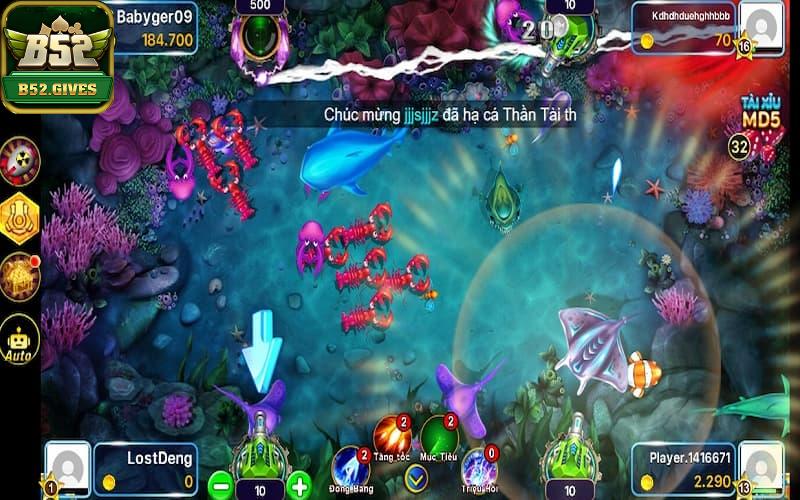Trigger the Triệu Hồi summon skill
800x500 pixels.
pos(479,467)
